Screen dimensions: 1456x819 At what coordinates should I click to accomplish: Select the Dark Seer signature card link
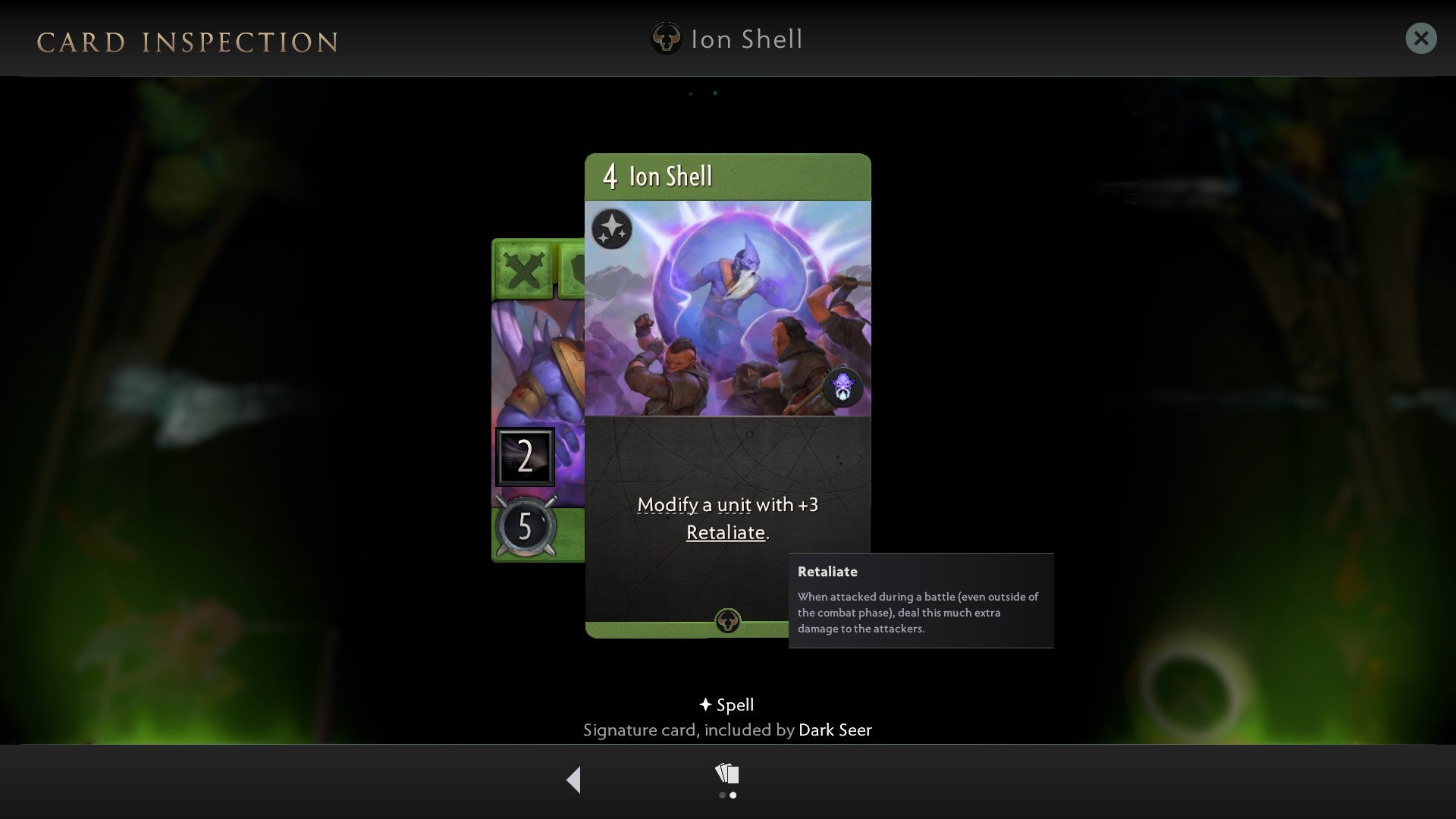coord(835,730)
